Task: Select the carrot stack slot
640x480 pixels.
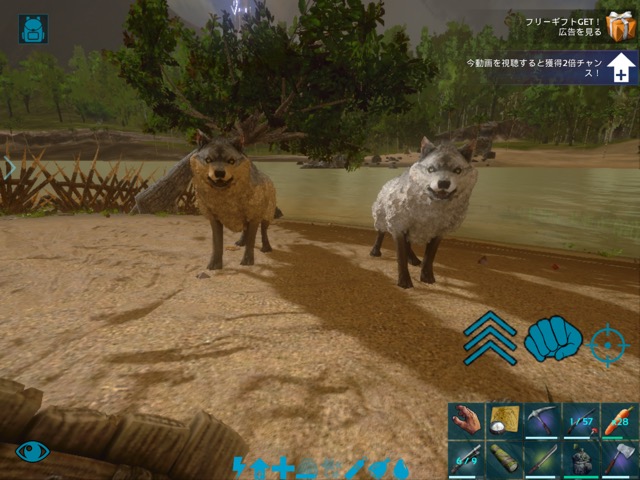Action: click(x=619, y=421)
